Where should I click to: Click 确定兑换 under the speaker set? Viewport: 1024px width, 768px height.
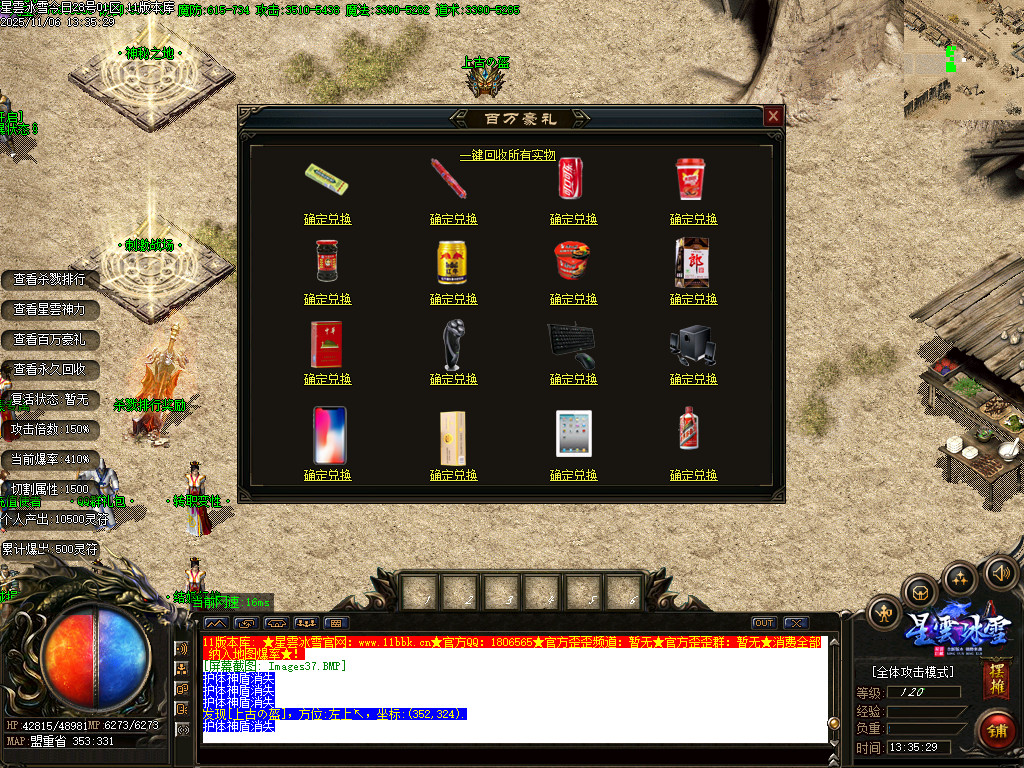pos(693,379)
